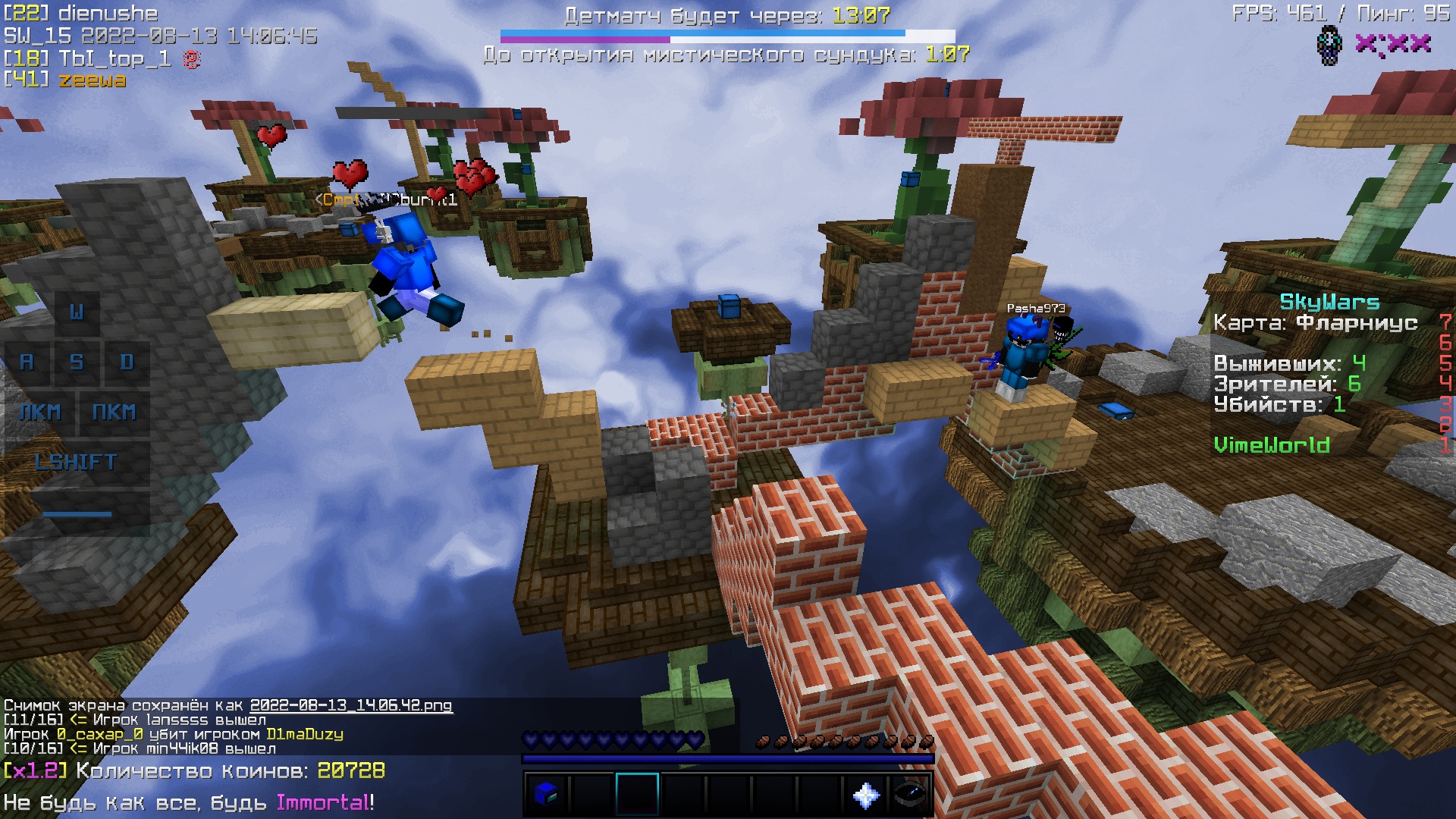1456x819 pixels.
Task: Select the blue chest hotbar slot
Action: [x=546, y=794]
